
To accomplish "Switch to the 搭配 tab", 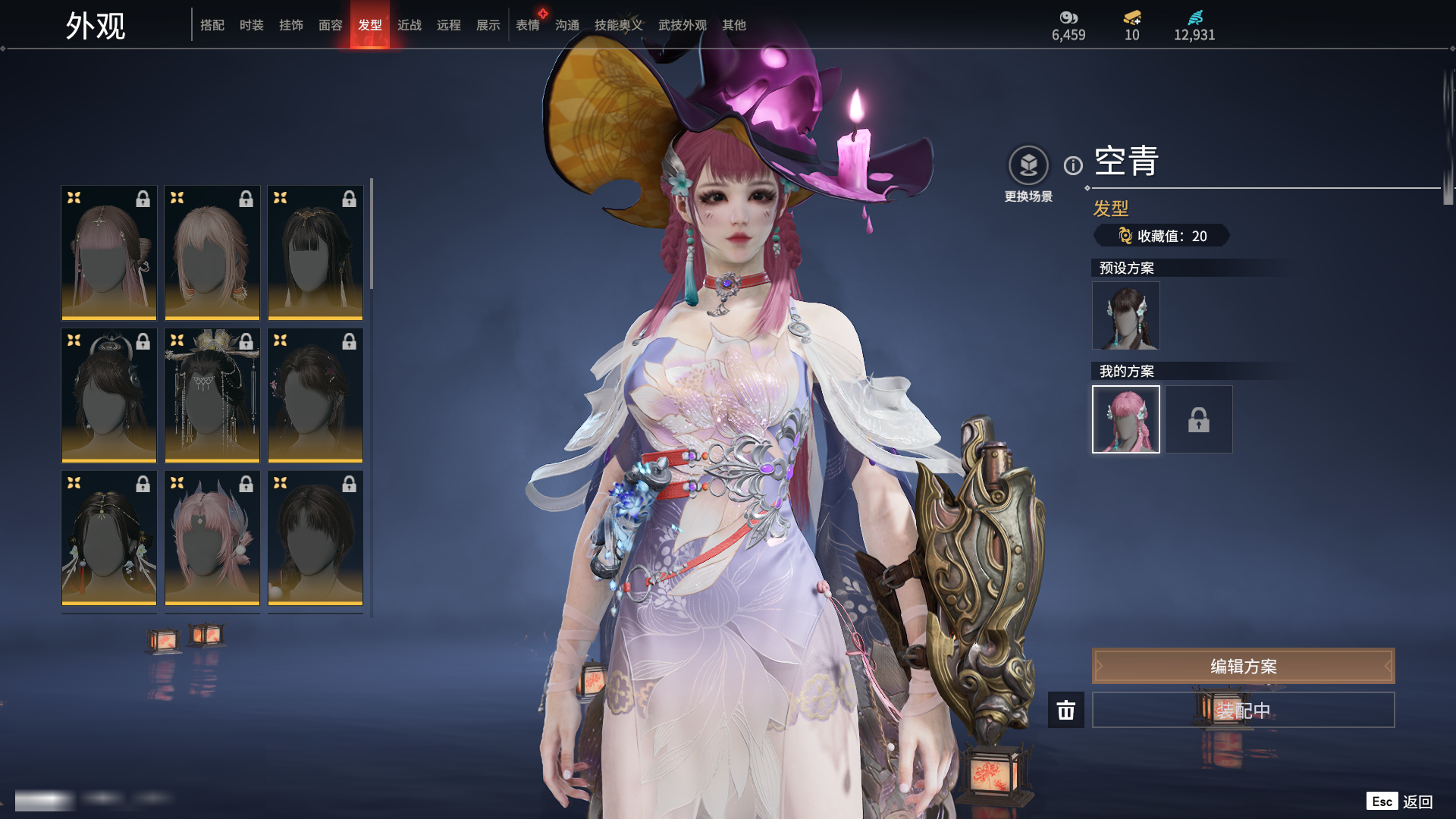I will [212, 25].
